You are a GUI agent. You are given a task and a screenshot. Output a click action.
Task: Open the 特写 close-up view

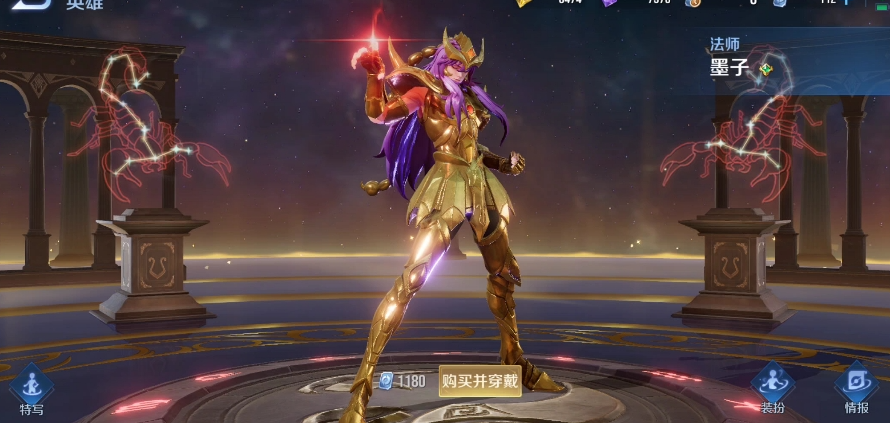(x=32, y=387)
